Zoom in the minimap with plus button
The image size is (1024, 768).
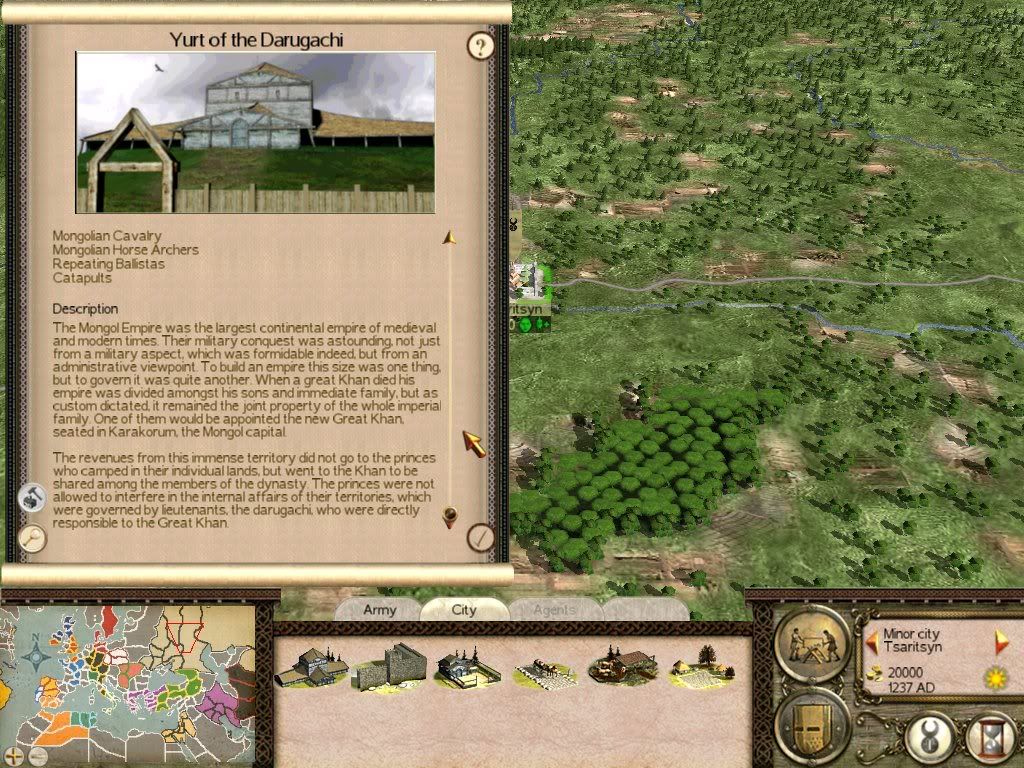13,755
